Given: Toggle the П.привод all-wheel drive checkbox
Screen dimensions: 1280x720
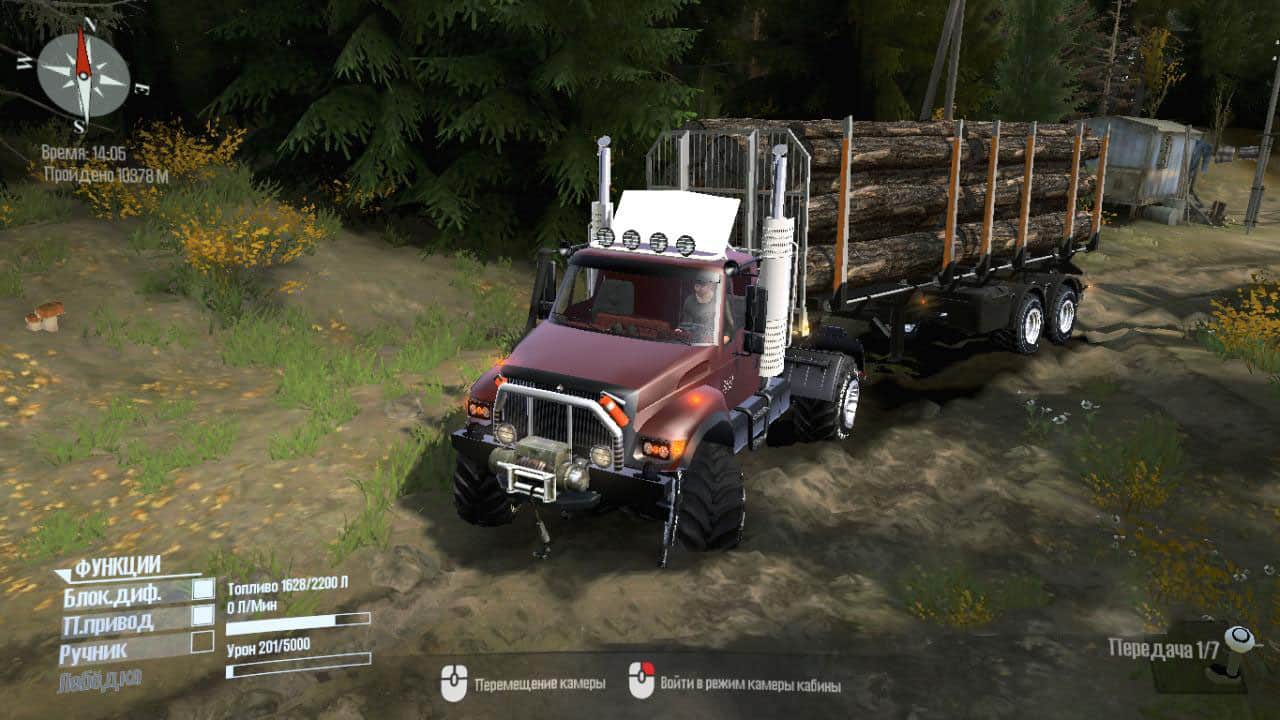Looking at the screenshot, I should click(x=203, y=616).
